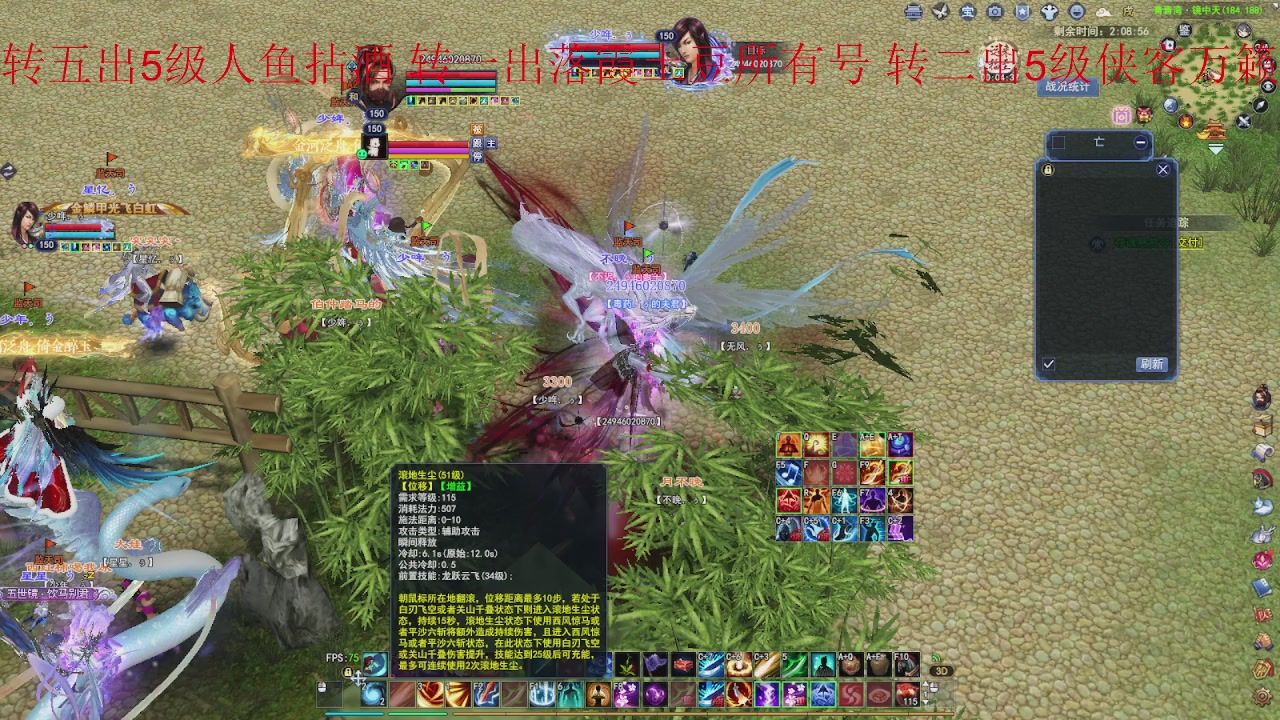Open the 宝 treasure icon in top toolbar

click(x=968, y=14)
